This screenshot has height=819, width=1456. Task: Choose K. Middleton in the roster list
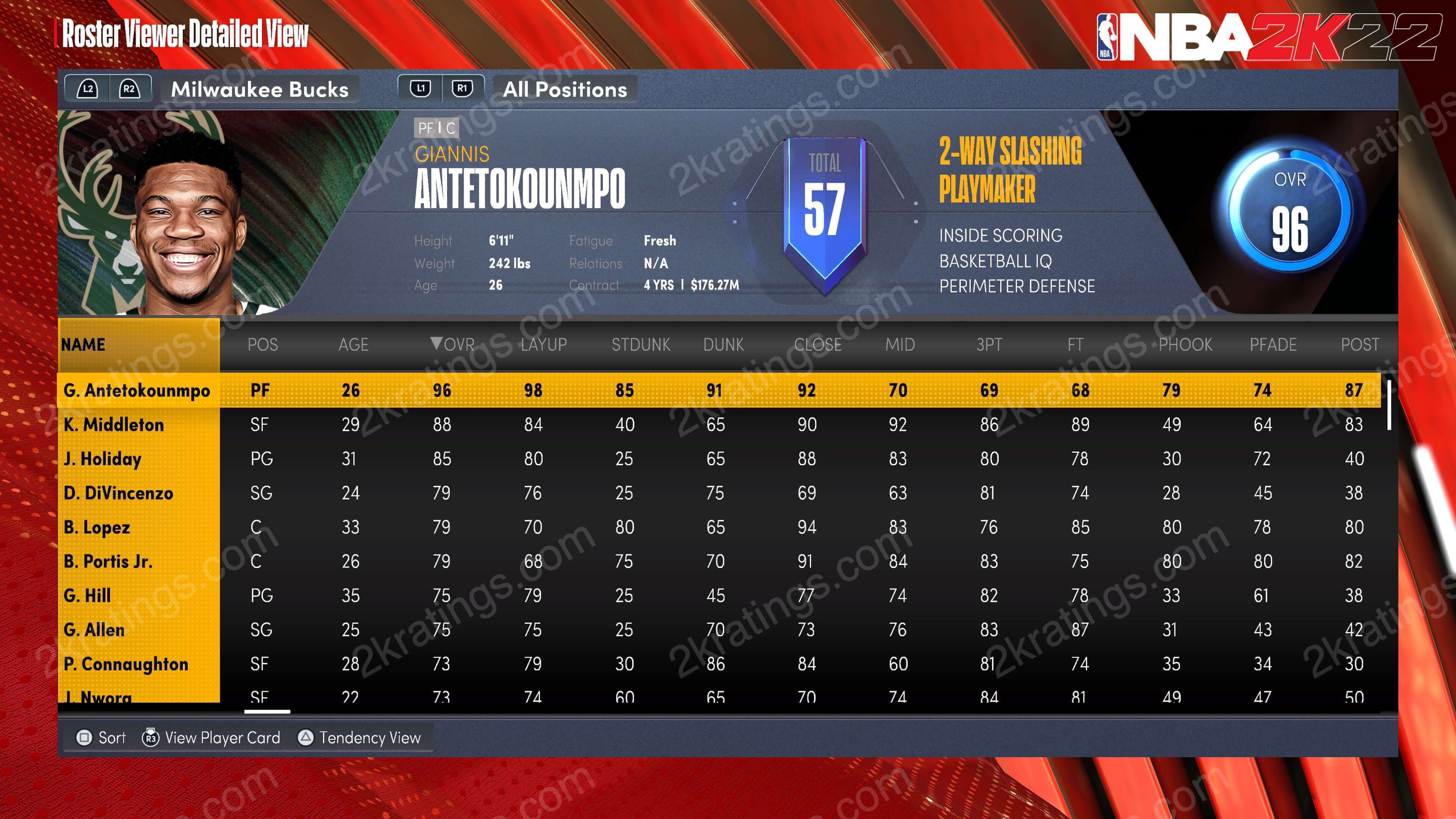click(114, 425)
